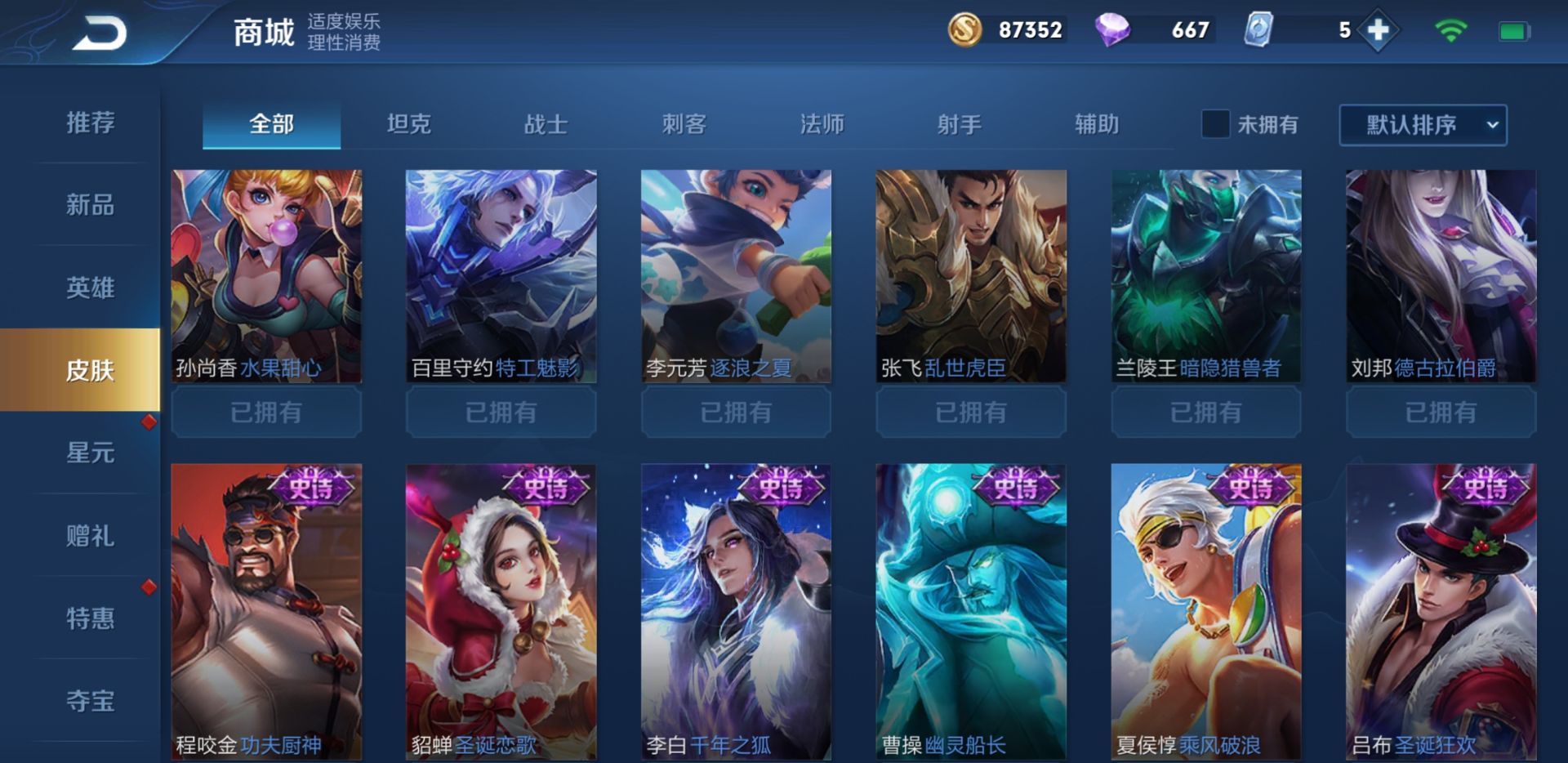The height and width of the screenshot is (763, 1568).
Task: Show 辅助 class skins
Action: [1097, 124]
